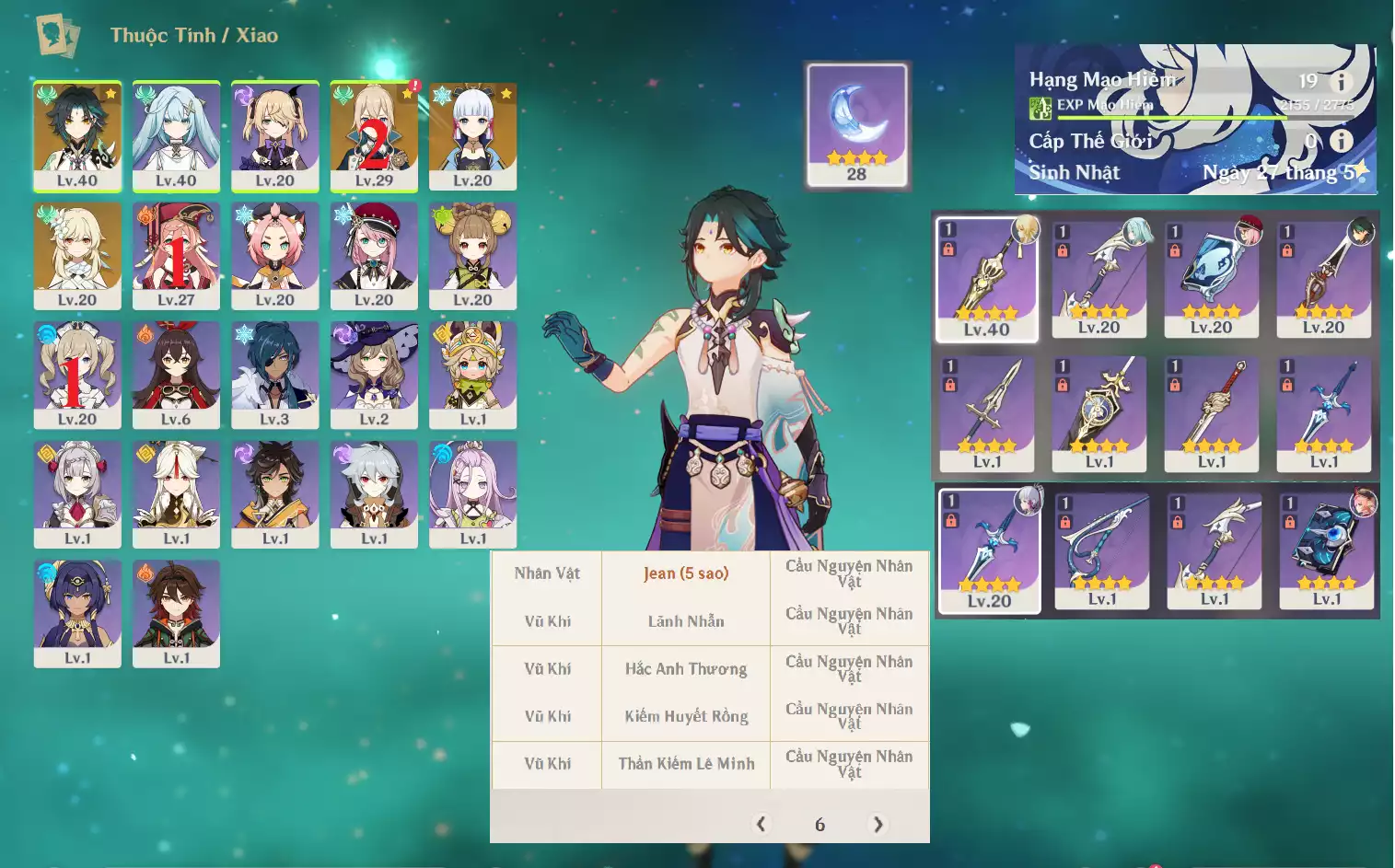Pick the Yanfei Lv.27 character portrait
This screenshot has width=1395, height=868.
[176, 255]
